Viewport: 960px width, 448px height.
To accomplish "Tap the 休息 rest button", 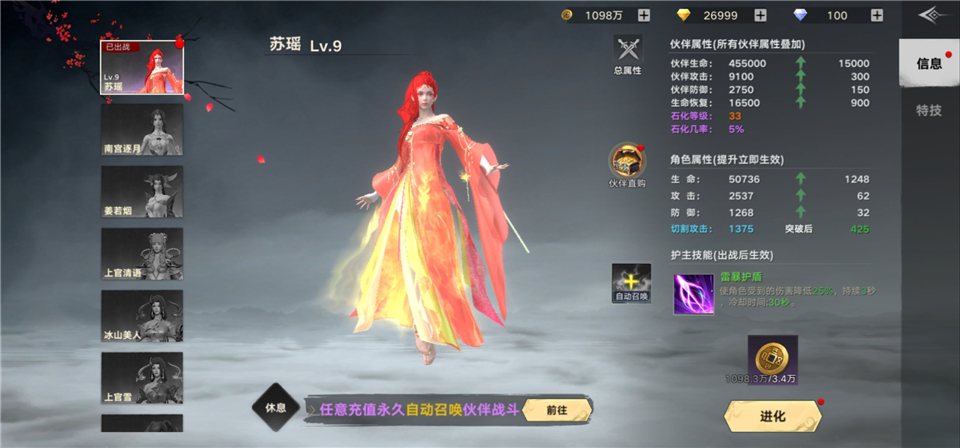I will [276, 409].
